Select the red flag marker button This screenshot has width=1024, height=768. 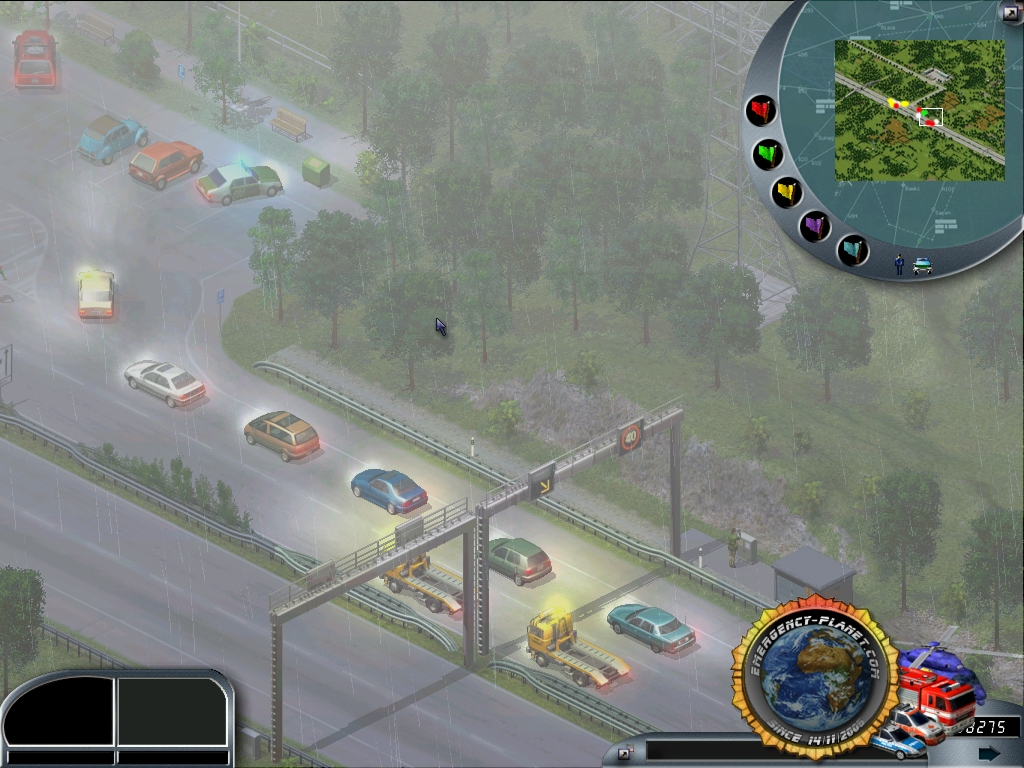coord(762,110)
